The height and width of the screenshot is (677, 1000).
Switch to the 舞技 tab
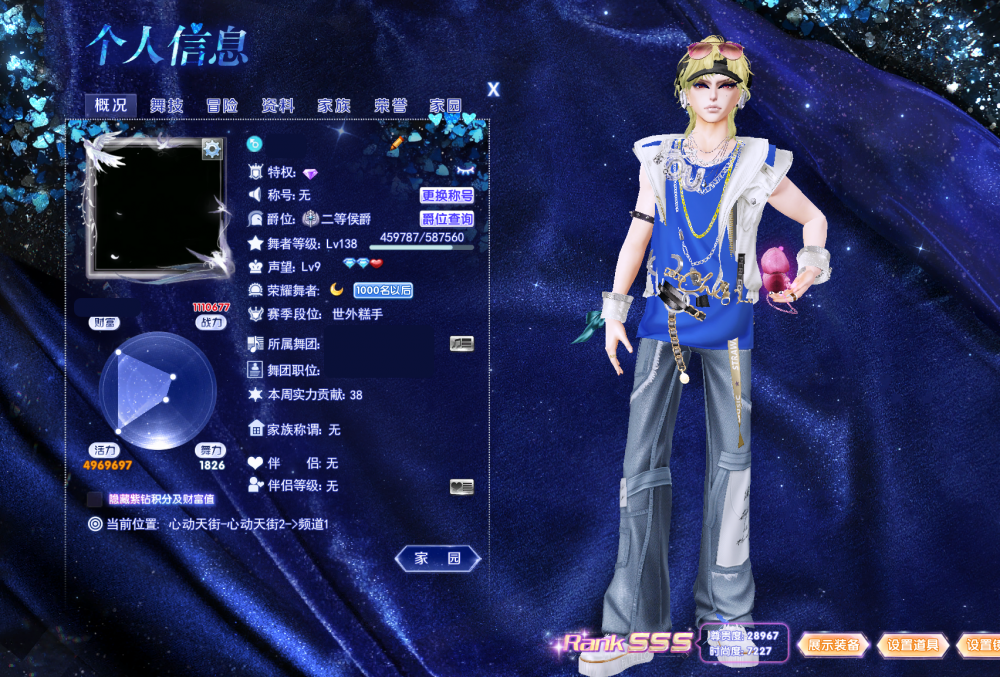(167, 105)
